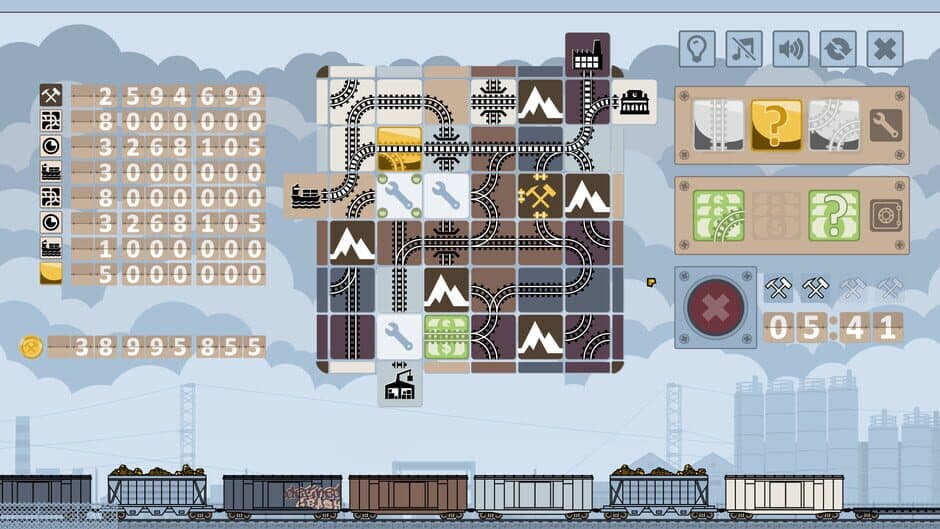The height and width of the screenshot is (529, 940).
Task: Close the game with the X button
Action: tap(885, 48)
